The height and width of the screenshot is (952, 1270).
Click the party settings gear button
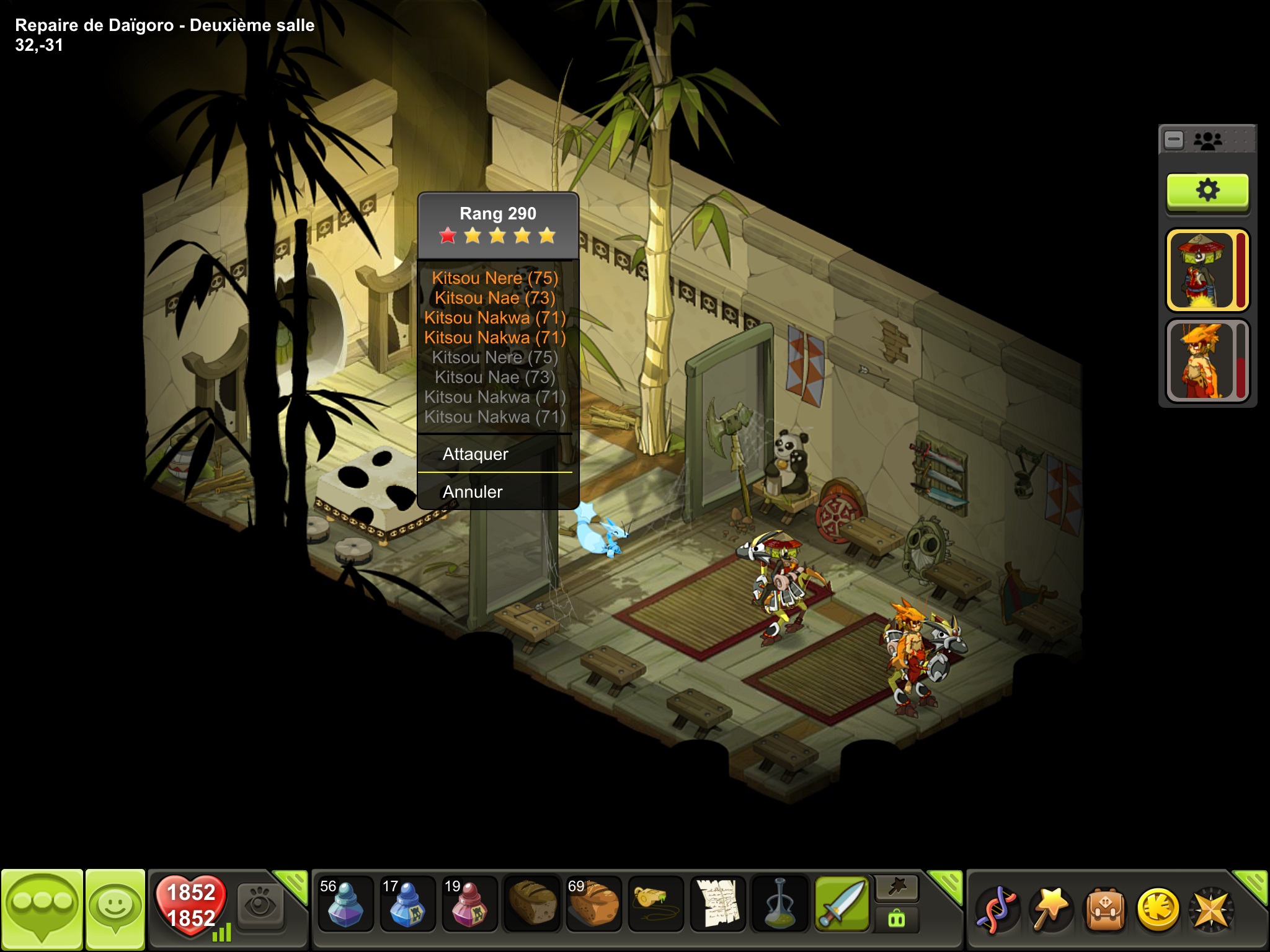coord(1207,191)
